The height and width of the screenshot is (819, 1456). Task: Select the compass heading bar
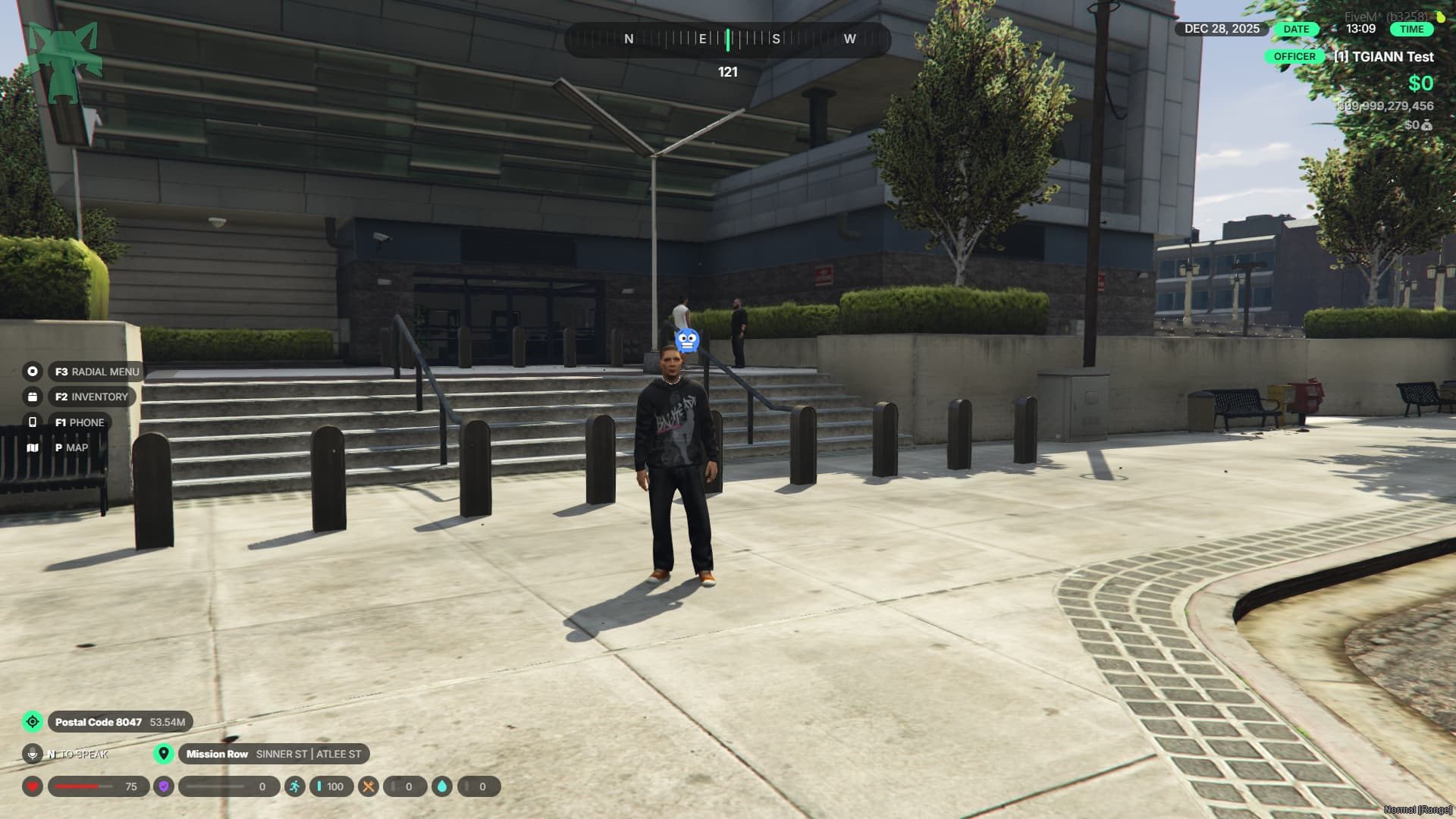click(727, 39)
